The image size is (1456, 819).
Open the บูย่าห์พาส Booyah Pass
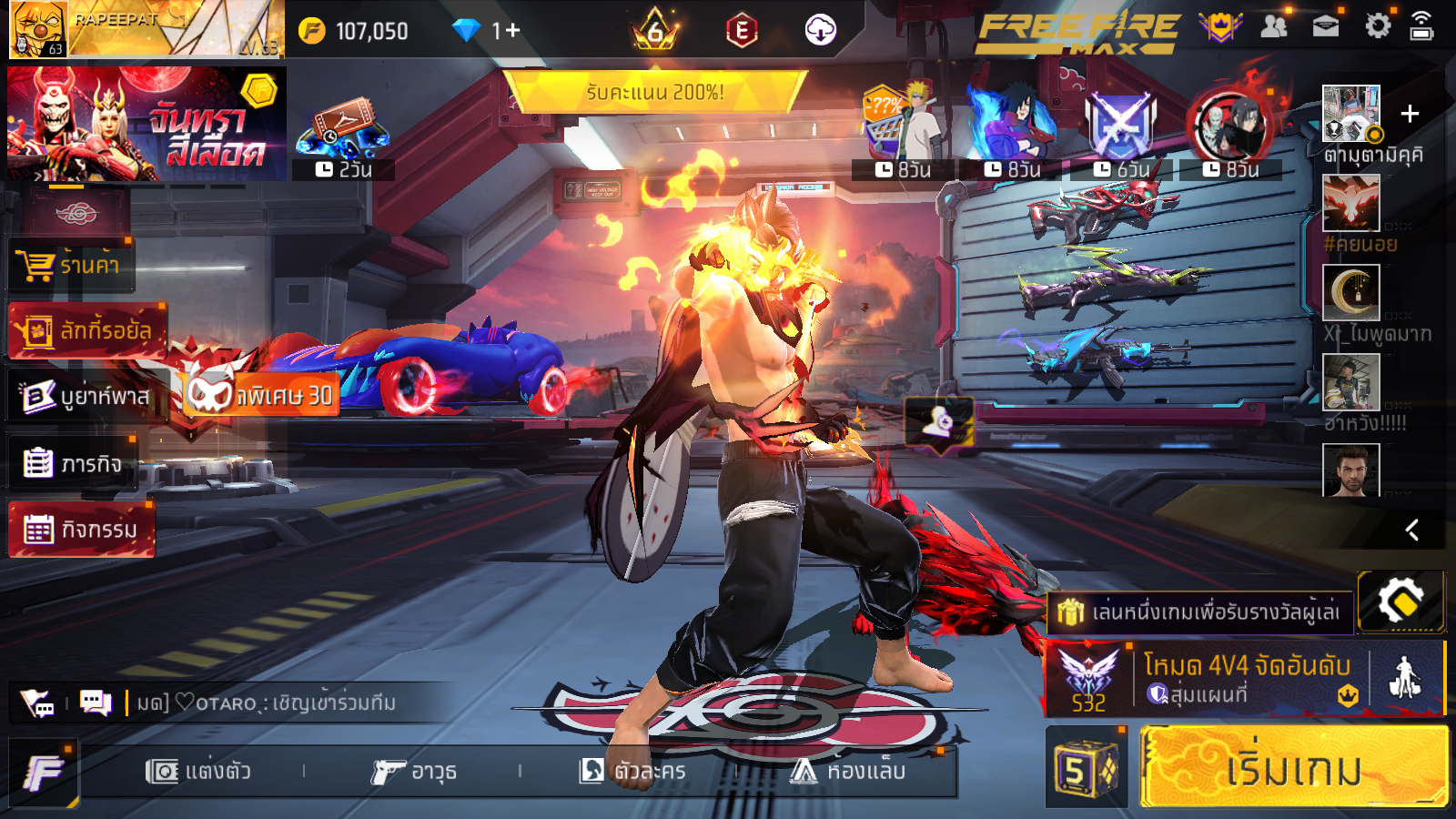(x=87, y=396)
